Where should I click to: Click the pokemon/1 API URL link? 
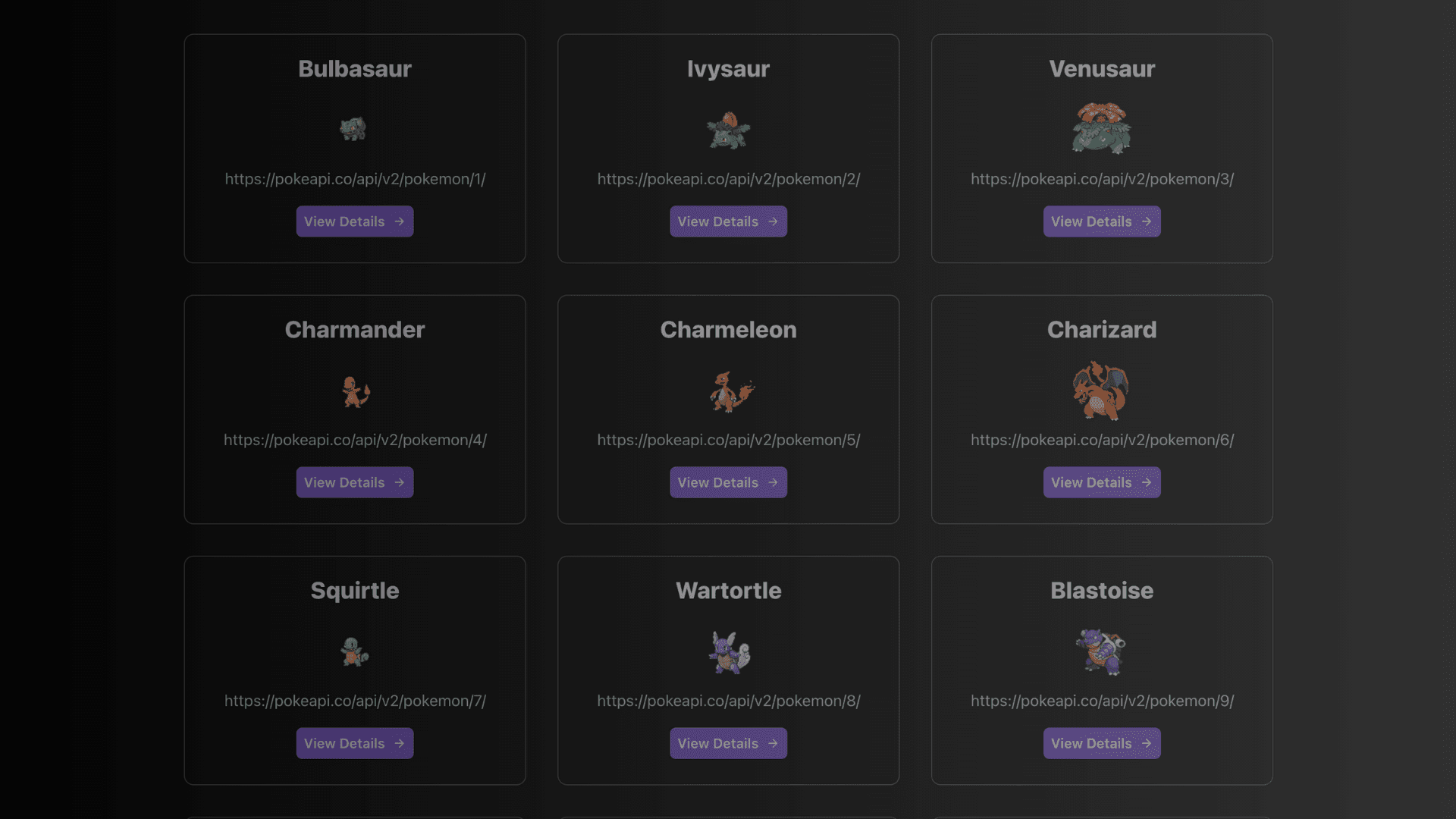click(355, 179)
